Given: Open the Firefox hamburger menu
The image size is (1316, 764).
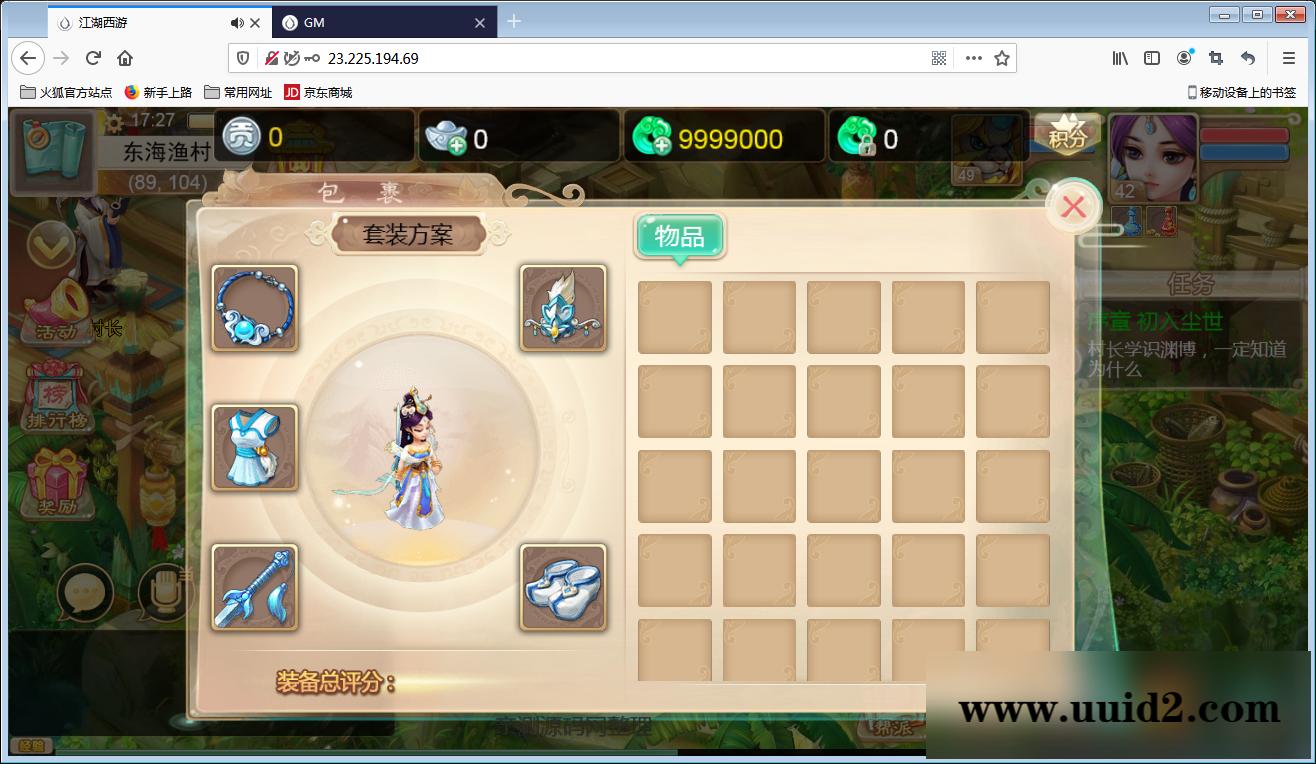Looking at the screenshot, I should 1289,58.
